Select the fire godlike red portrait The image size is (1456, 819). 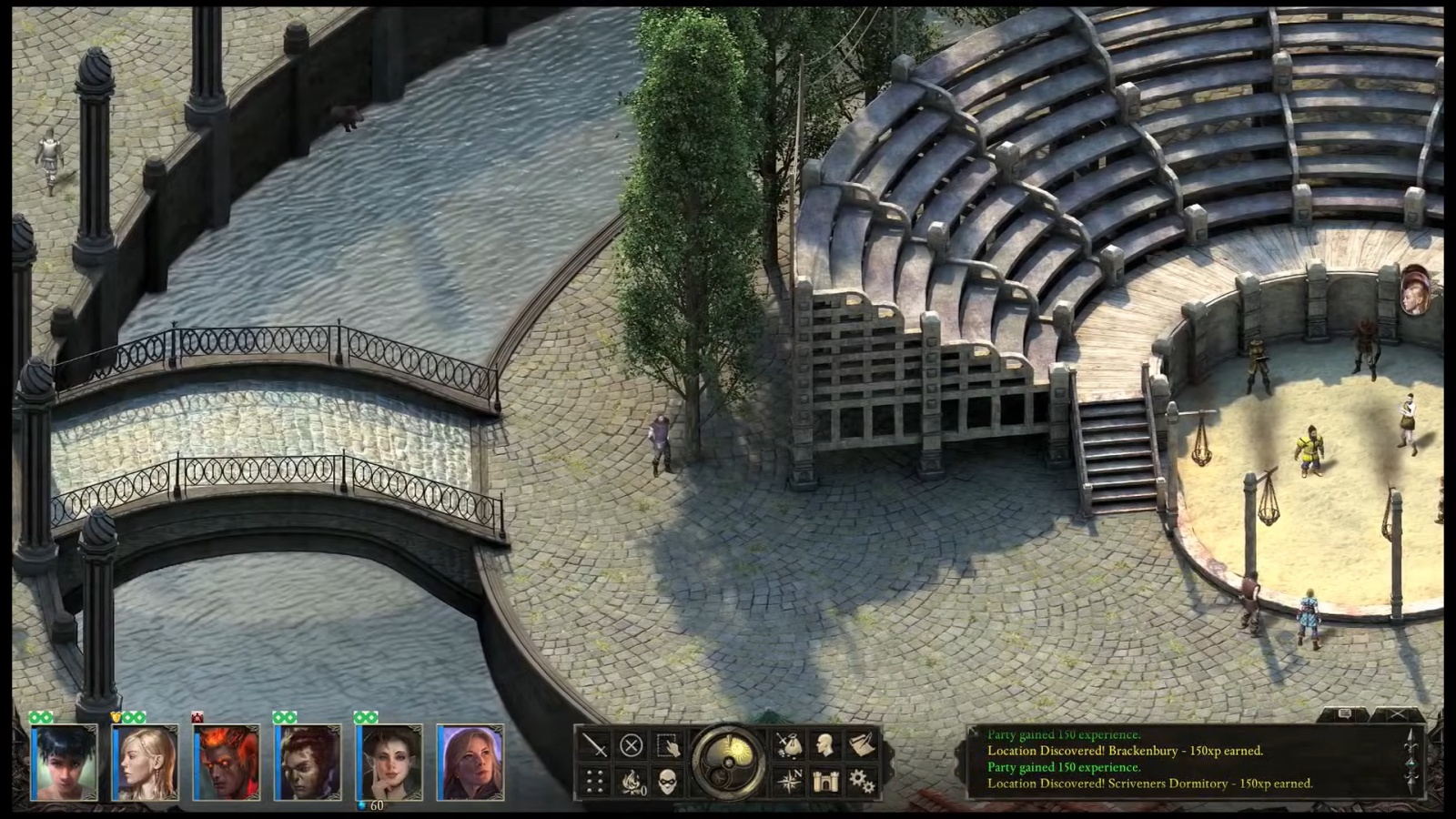tap(226, 763)
